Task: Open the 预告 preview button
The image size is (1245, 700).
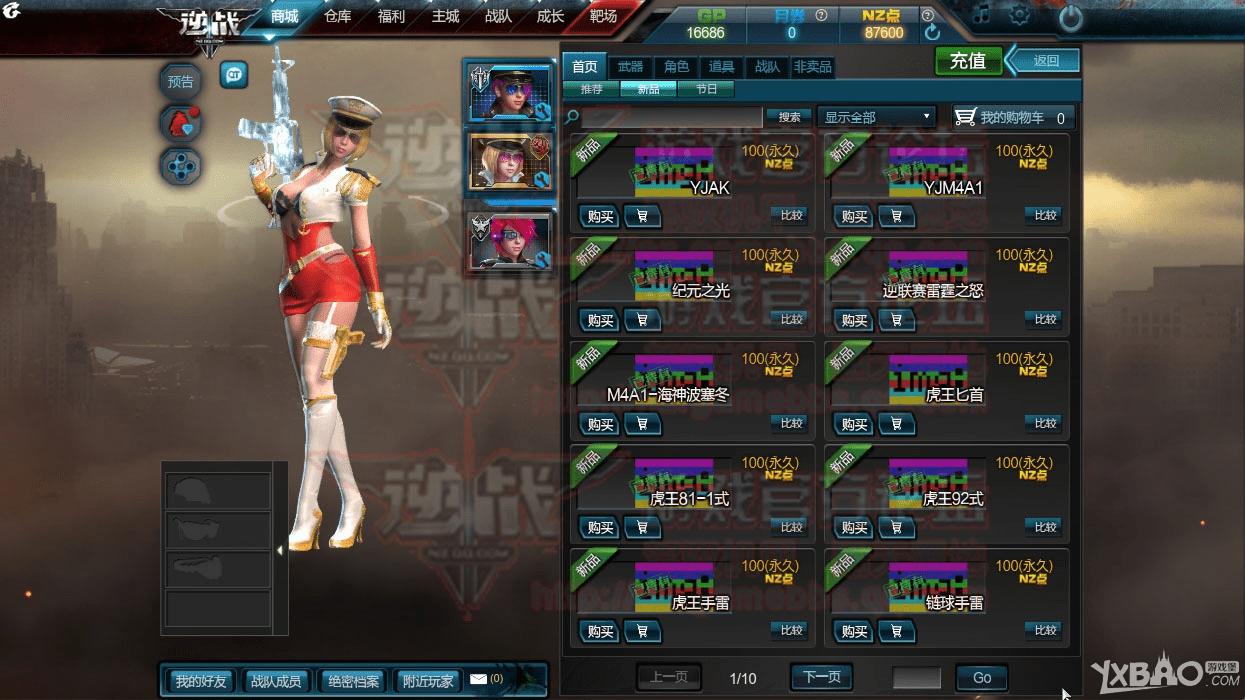Action: coord(181,82)
